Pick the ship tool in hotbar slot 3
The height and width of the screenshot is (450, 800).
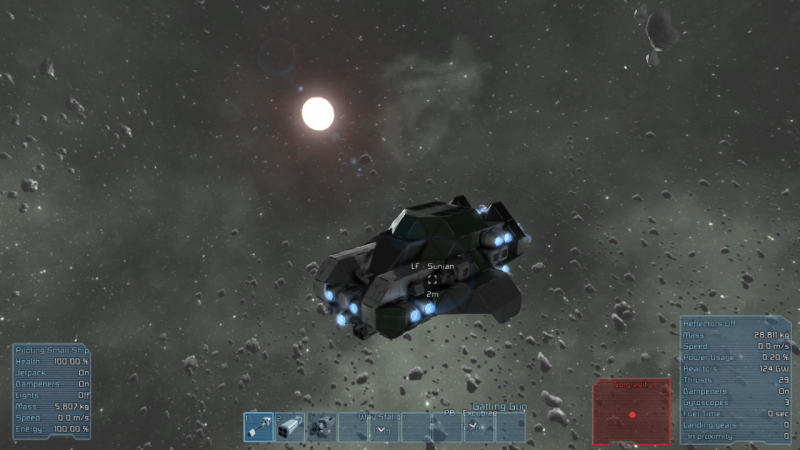coord(321,427)
